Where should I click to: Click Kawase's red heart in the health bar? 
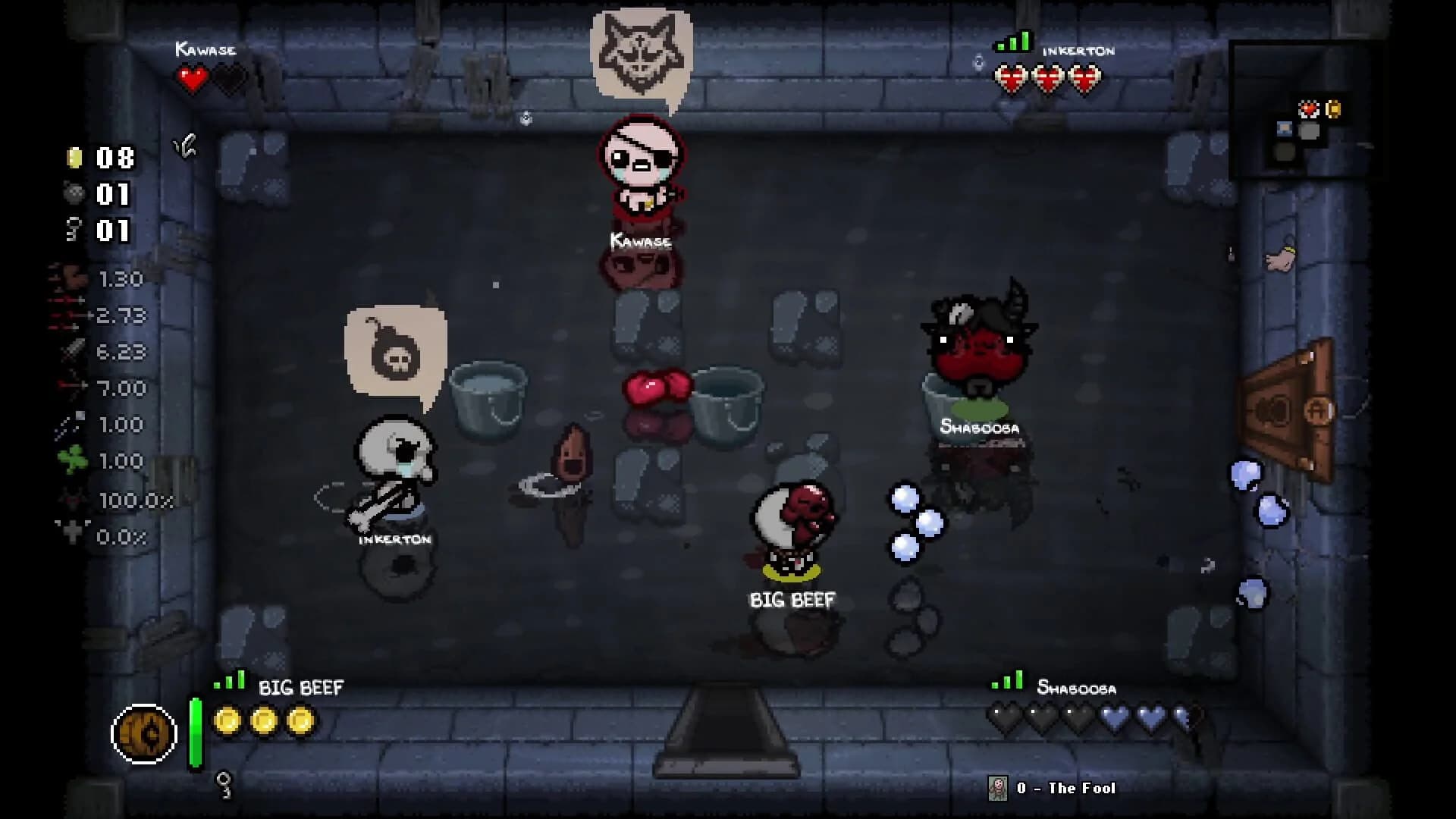[x=192, y=78]
